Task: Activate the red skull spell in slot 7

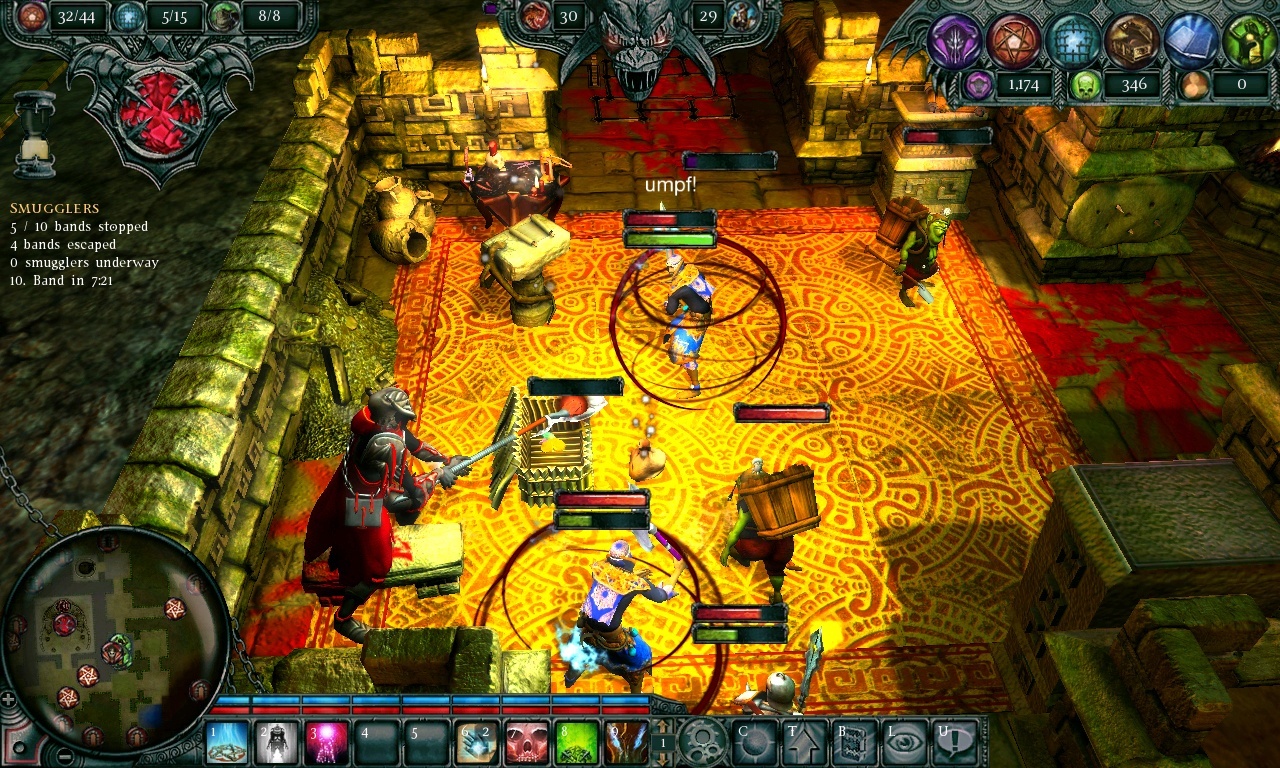Action: (527, 743)
